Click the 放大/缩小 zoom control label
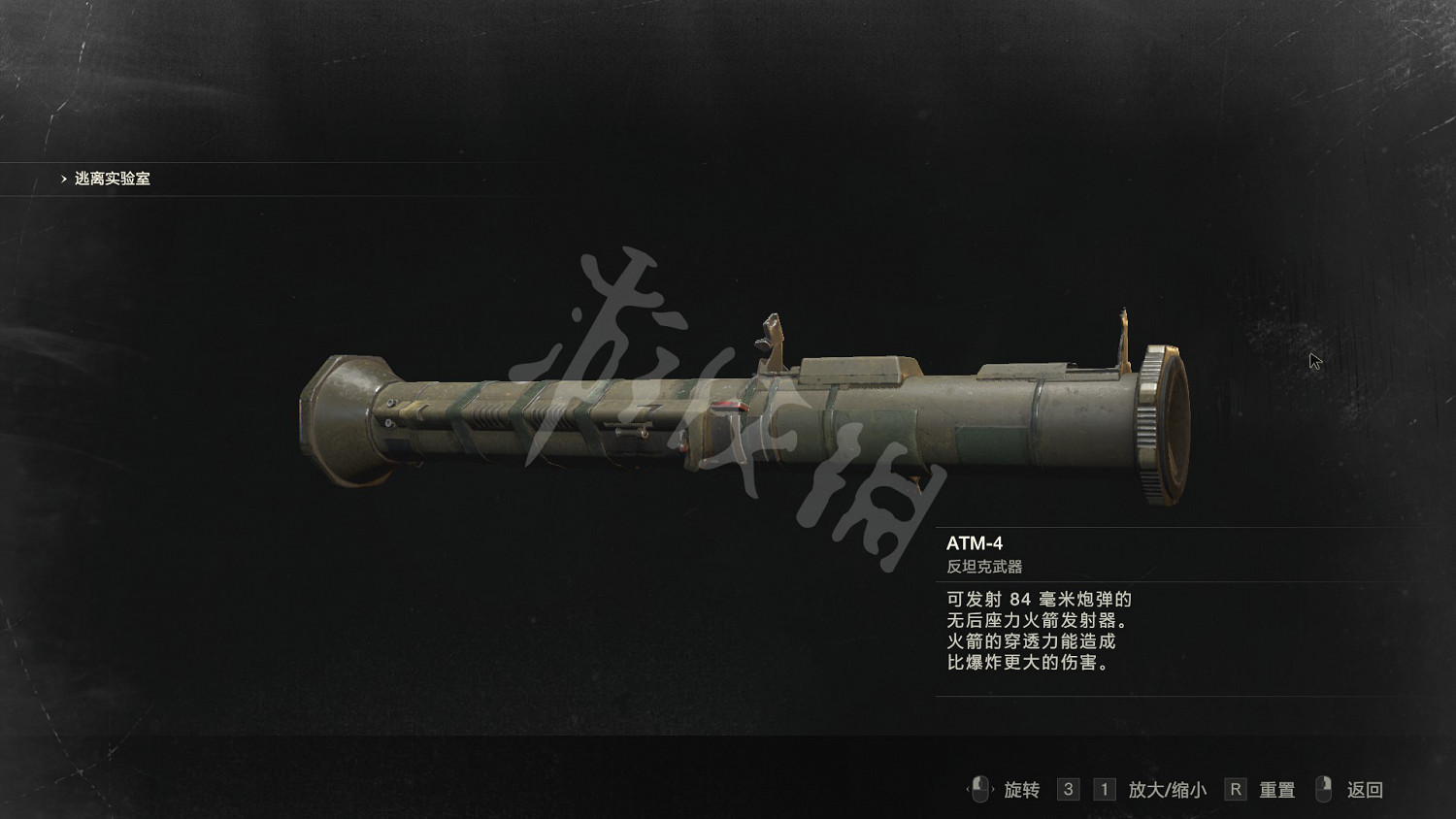1456x819 pixels. click(x=1165, y=789)
